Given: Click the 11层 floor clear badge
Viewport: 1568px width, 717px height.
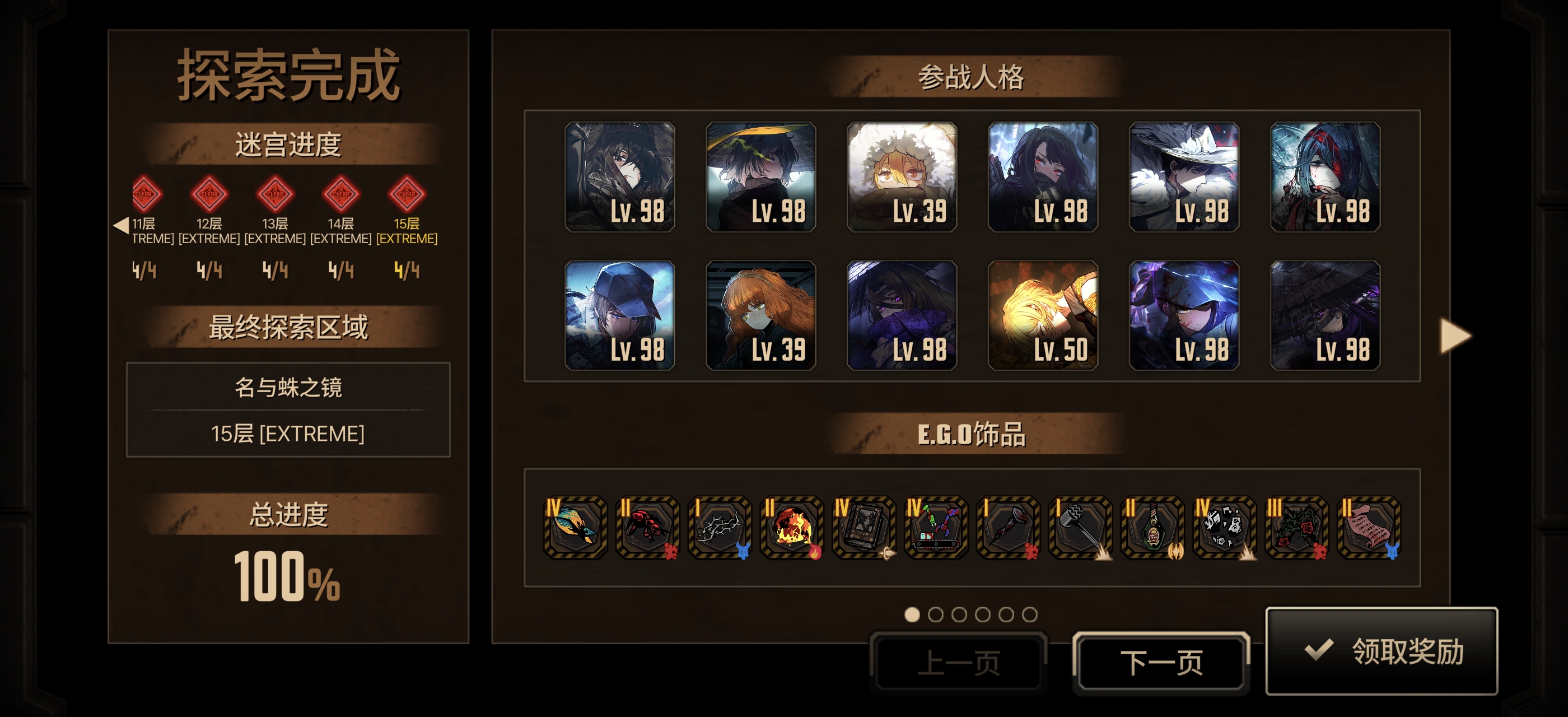Looking at the screenshot, I should [x=145, y=196].
